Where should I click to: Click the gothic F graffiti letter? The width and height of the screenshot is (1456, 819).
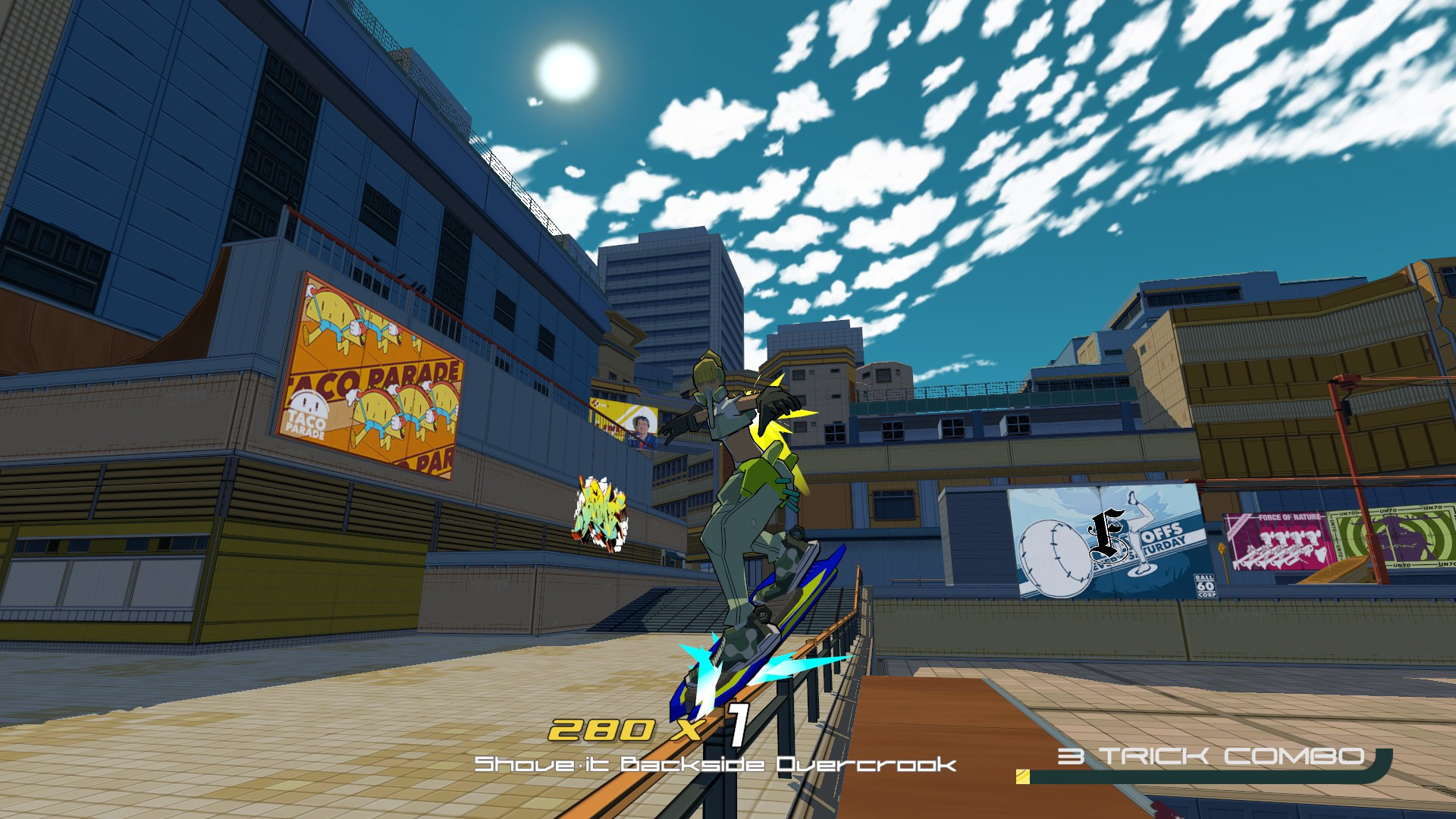click(x=1106, y=534)
